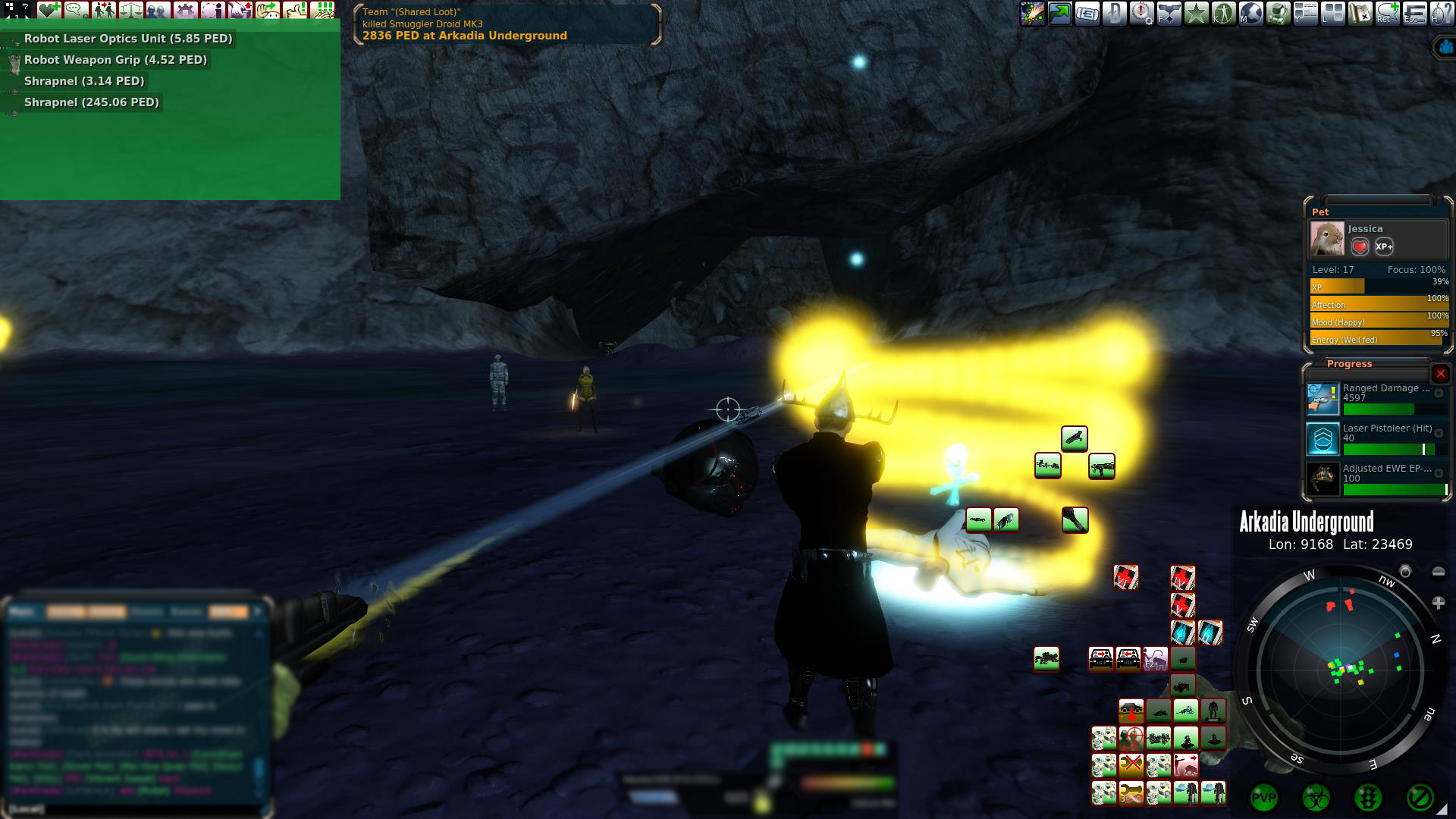Open the star icon in top toolbar
Image resolution: width=1456 pixels, height=819 pixels.
(x=1197, y=14)
